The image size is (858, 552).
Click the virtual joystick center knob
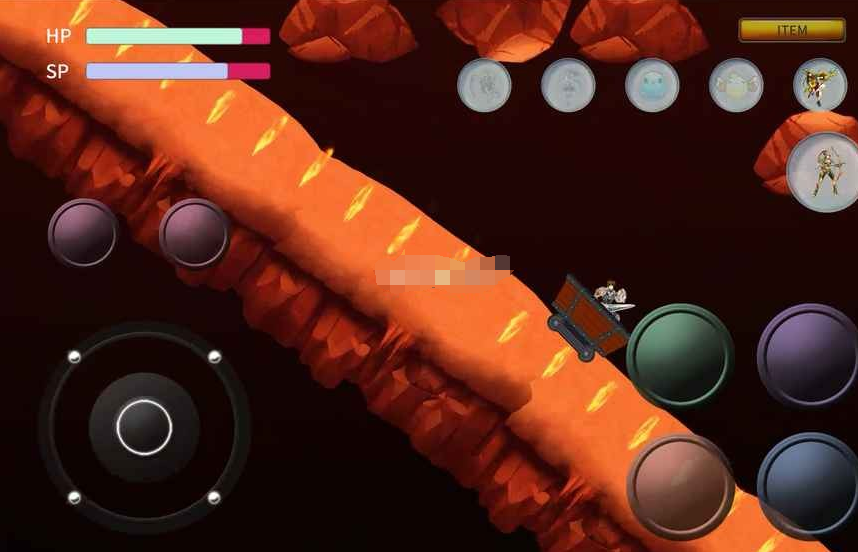pos(144,427)
